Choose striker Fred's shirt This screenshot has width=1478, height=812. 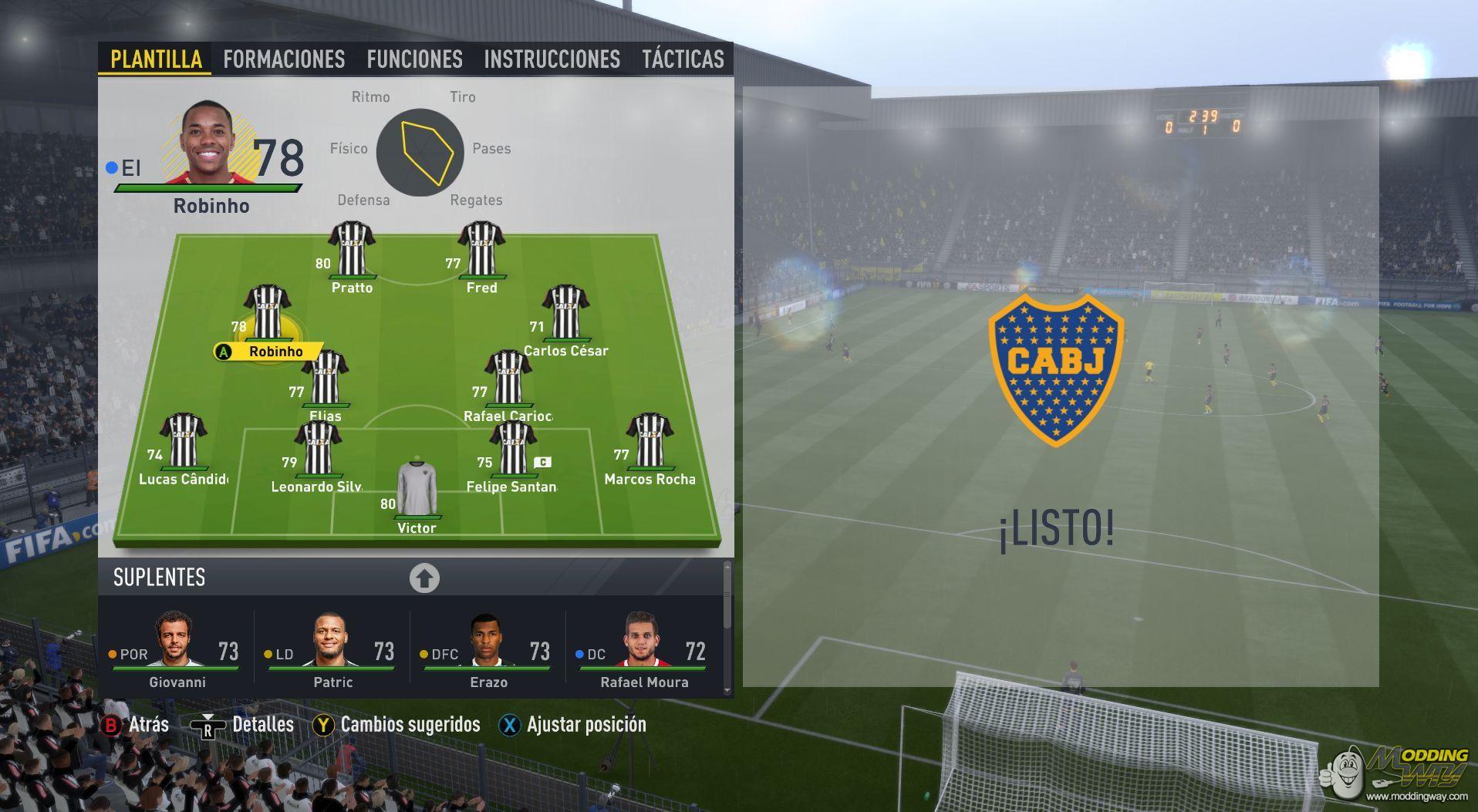click(x=481, y=250)
